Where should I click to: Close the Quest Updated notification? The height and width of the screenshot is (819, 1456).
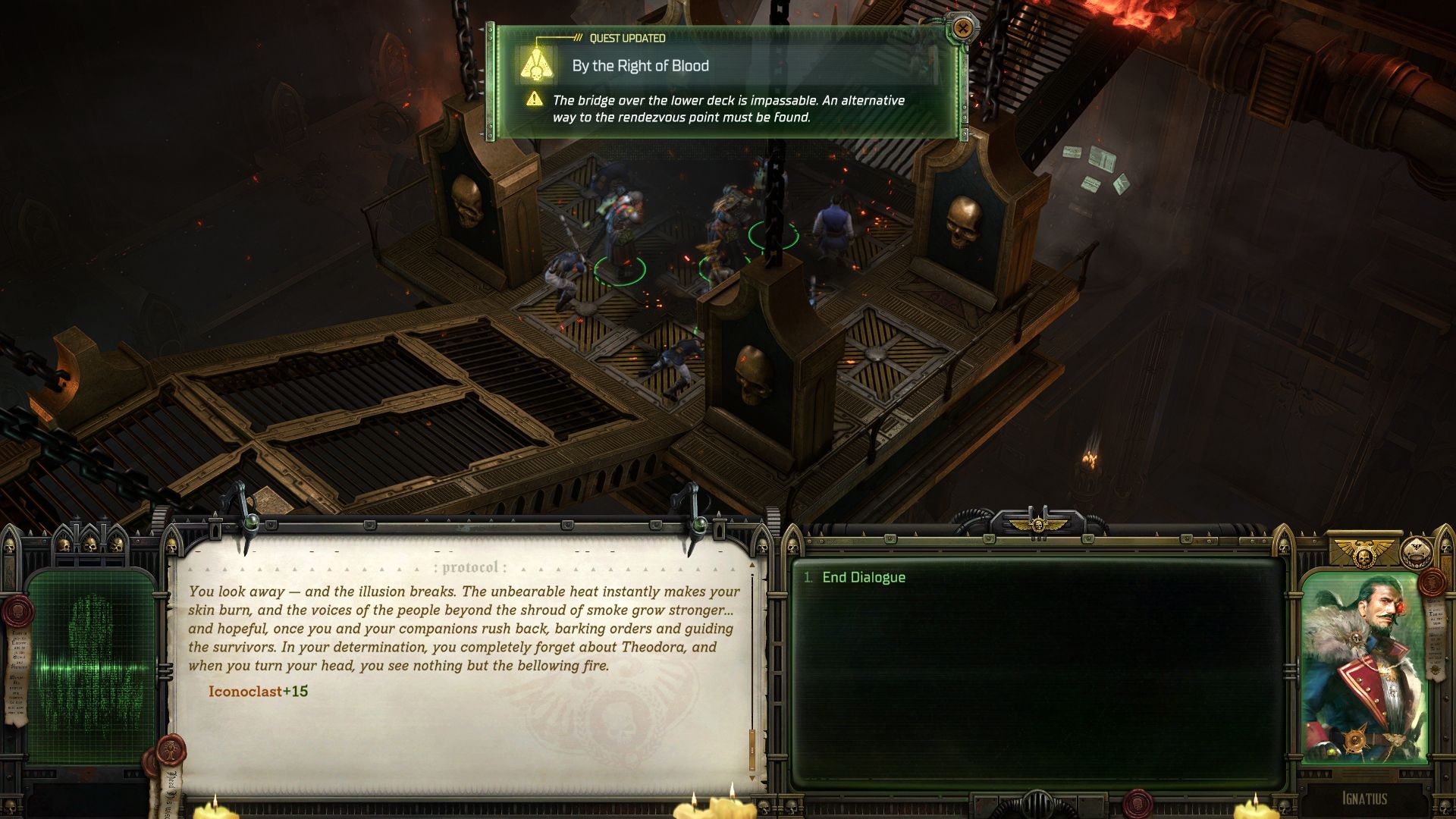coord(962,29)
